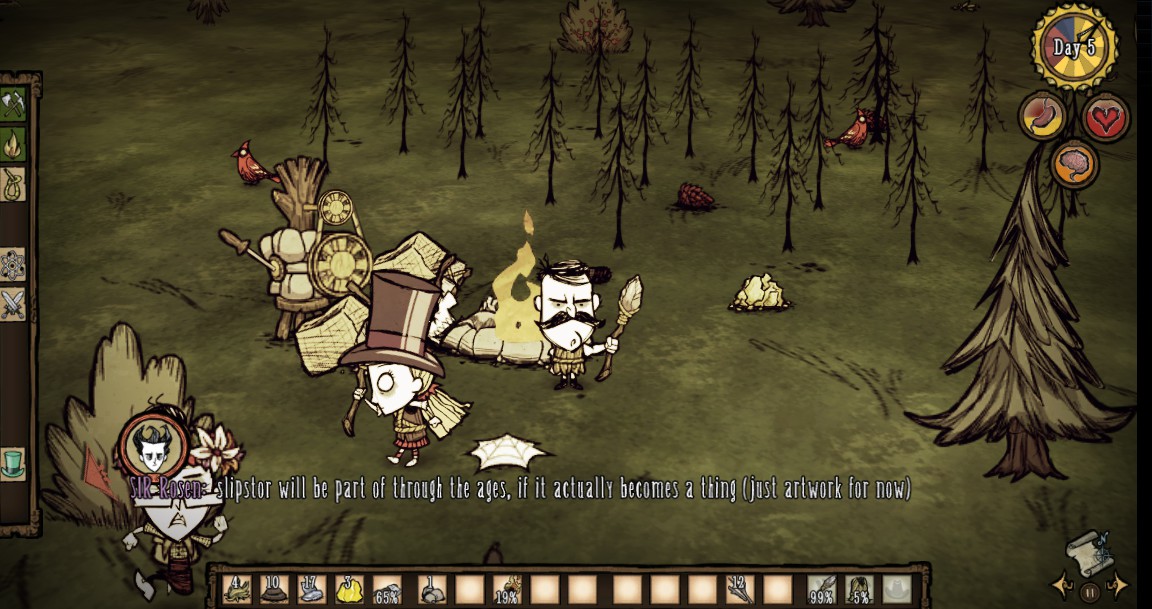This screenshot has width=1152, height=609.
Task: Select the cut grass stack of 4
Action: (x=237, y=589)
